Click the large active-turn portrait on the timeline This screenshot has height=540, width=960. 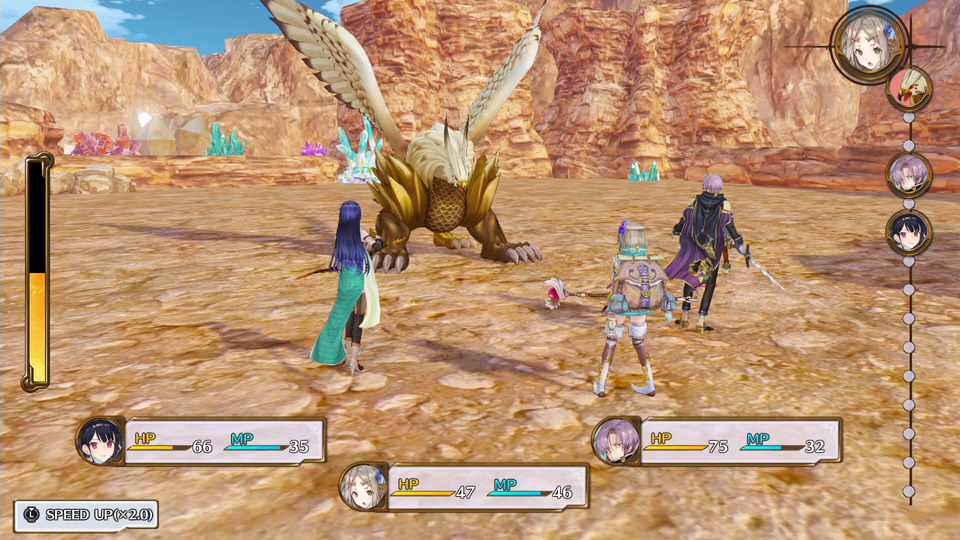(868, 44)
